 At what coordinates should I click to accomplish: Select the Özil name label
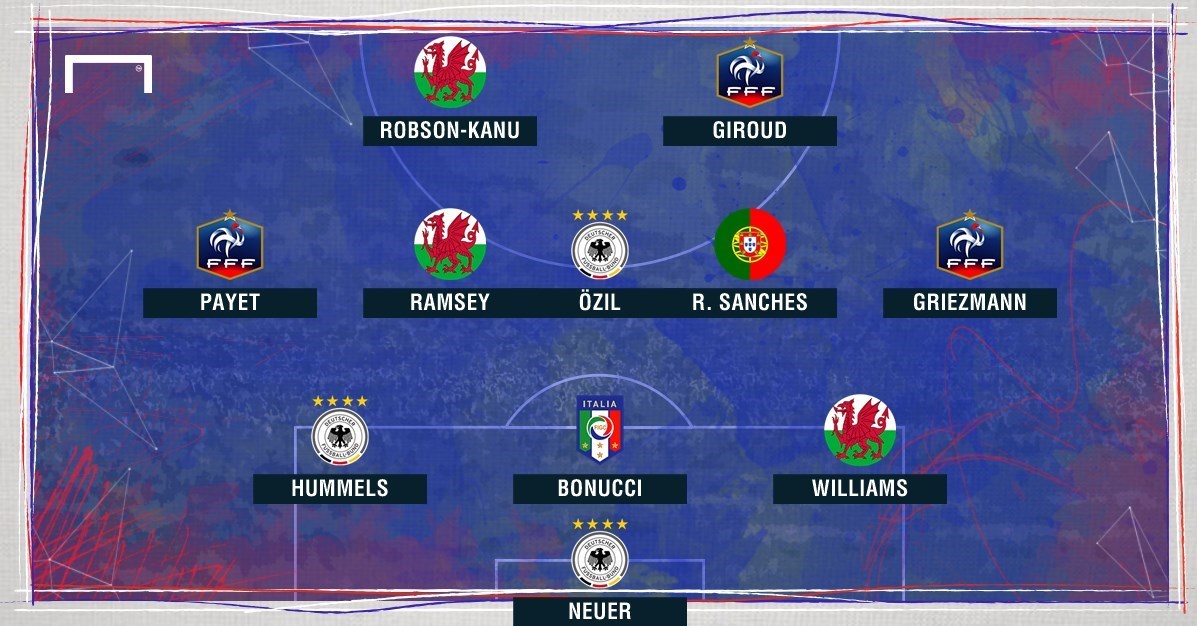click(x=600, y=303)
